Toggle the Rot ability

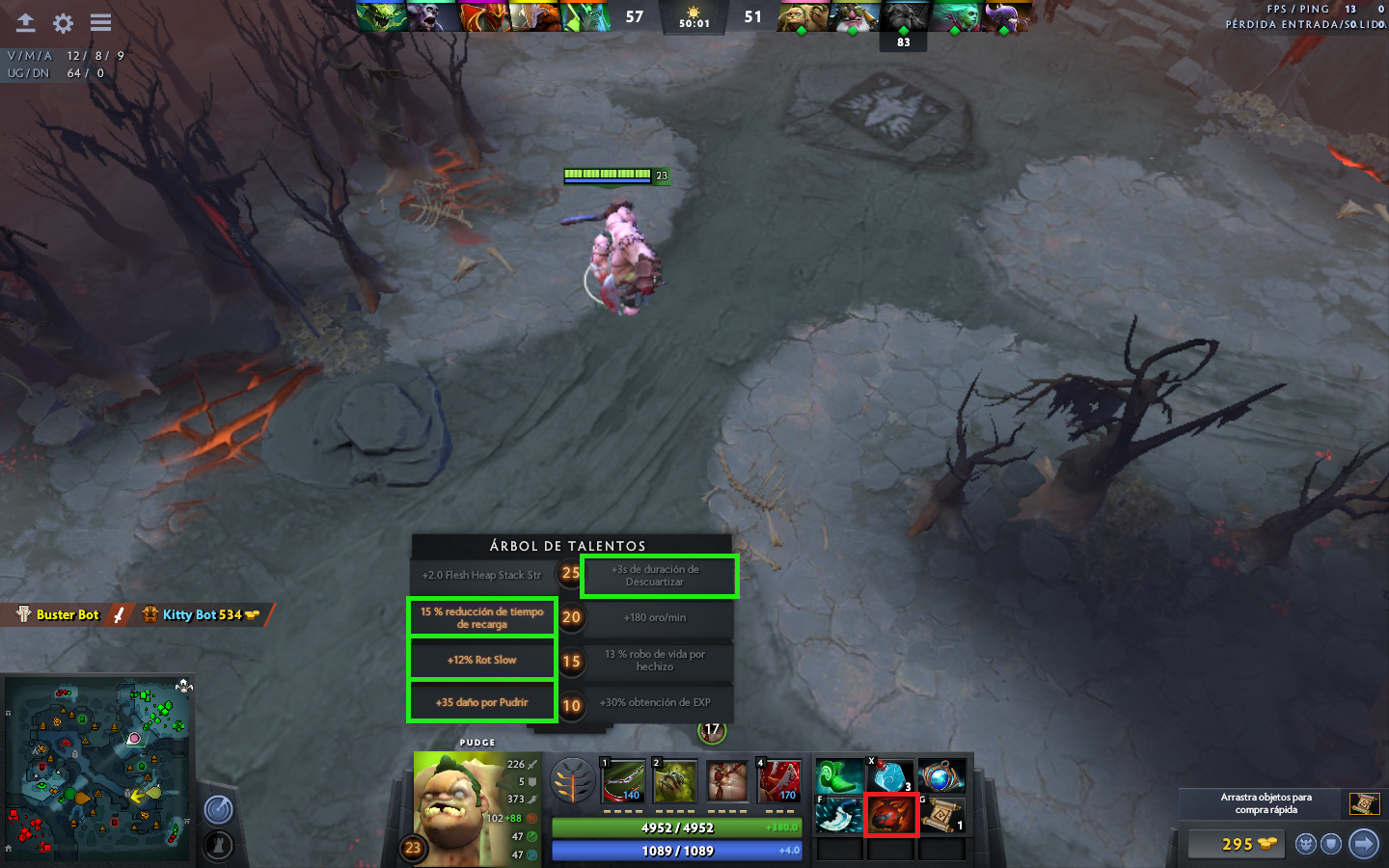(x=675, y=781)
